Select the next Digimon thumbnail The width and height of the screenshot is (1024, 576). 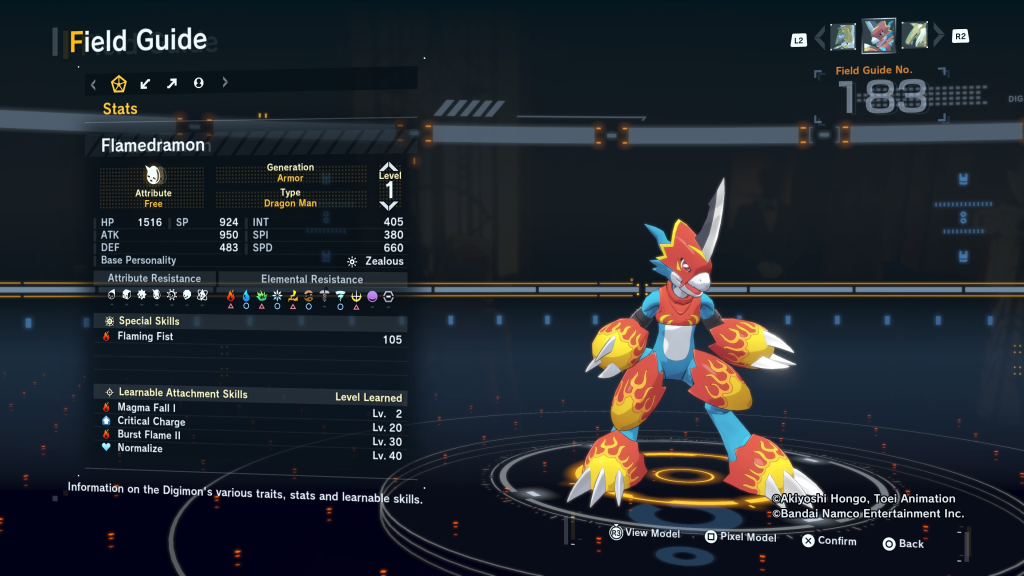(914, 37)
